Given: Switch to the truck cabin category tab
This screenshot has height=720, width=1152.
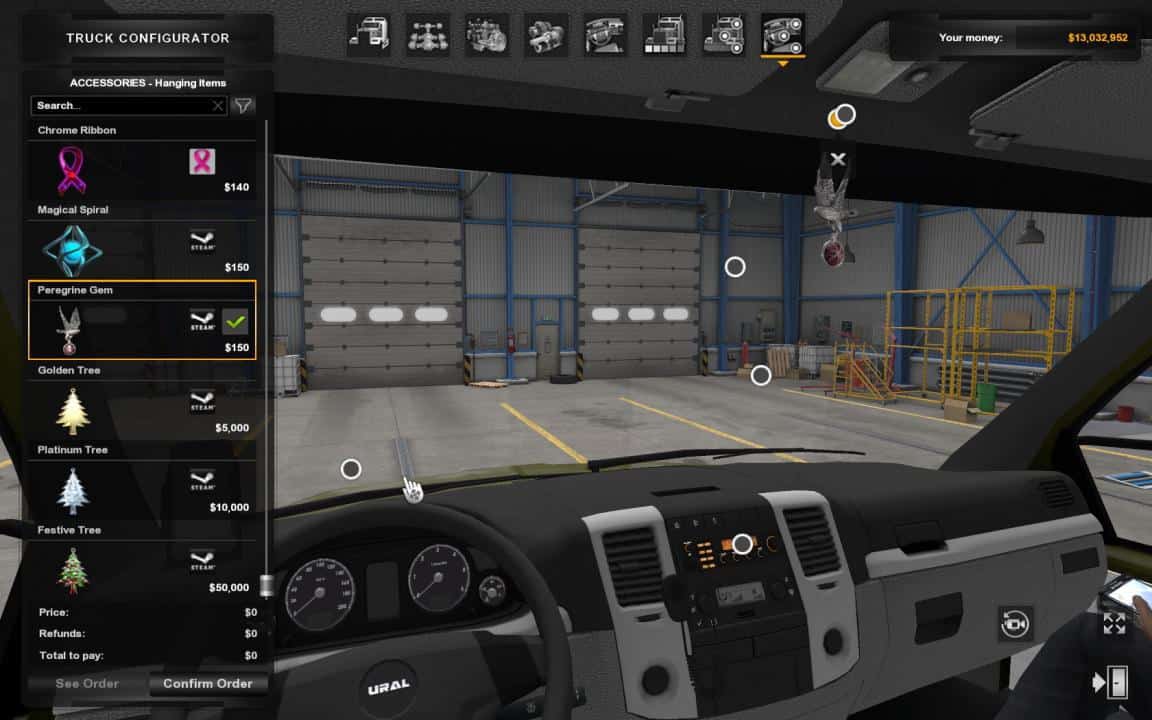Looking at the screenshot, I should [x=370, y=35].
